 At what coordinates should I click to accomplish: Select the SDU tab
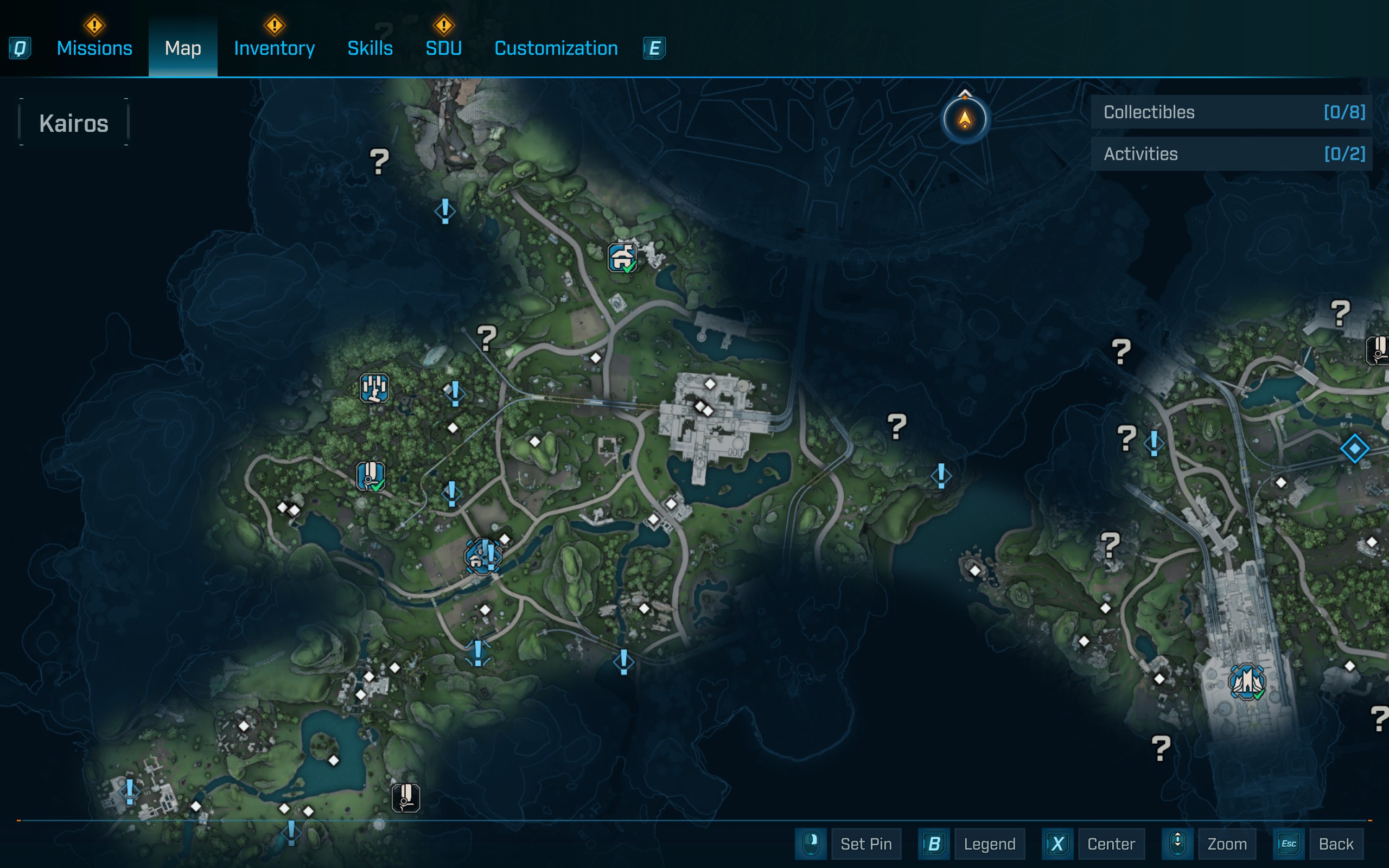tap(443, 48)
